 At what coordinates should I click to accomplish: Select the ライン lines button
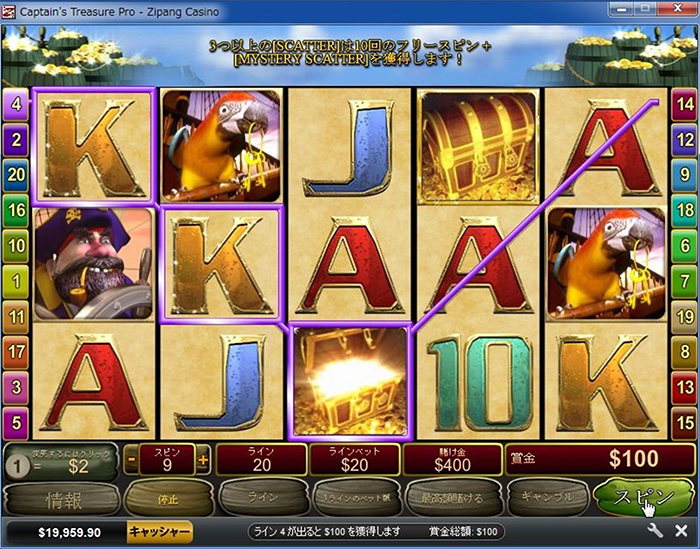click(x=257, y=497)
